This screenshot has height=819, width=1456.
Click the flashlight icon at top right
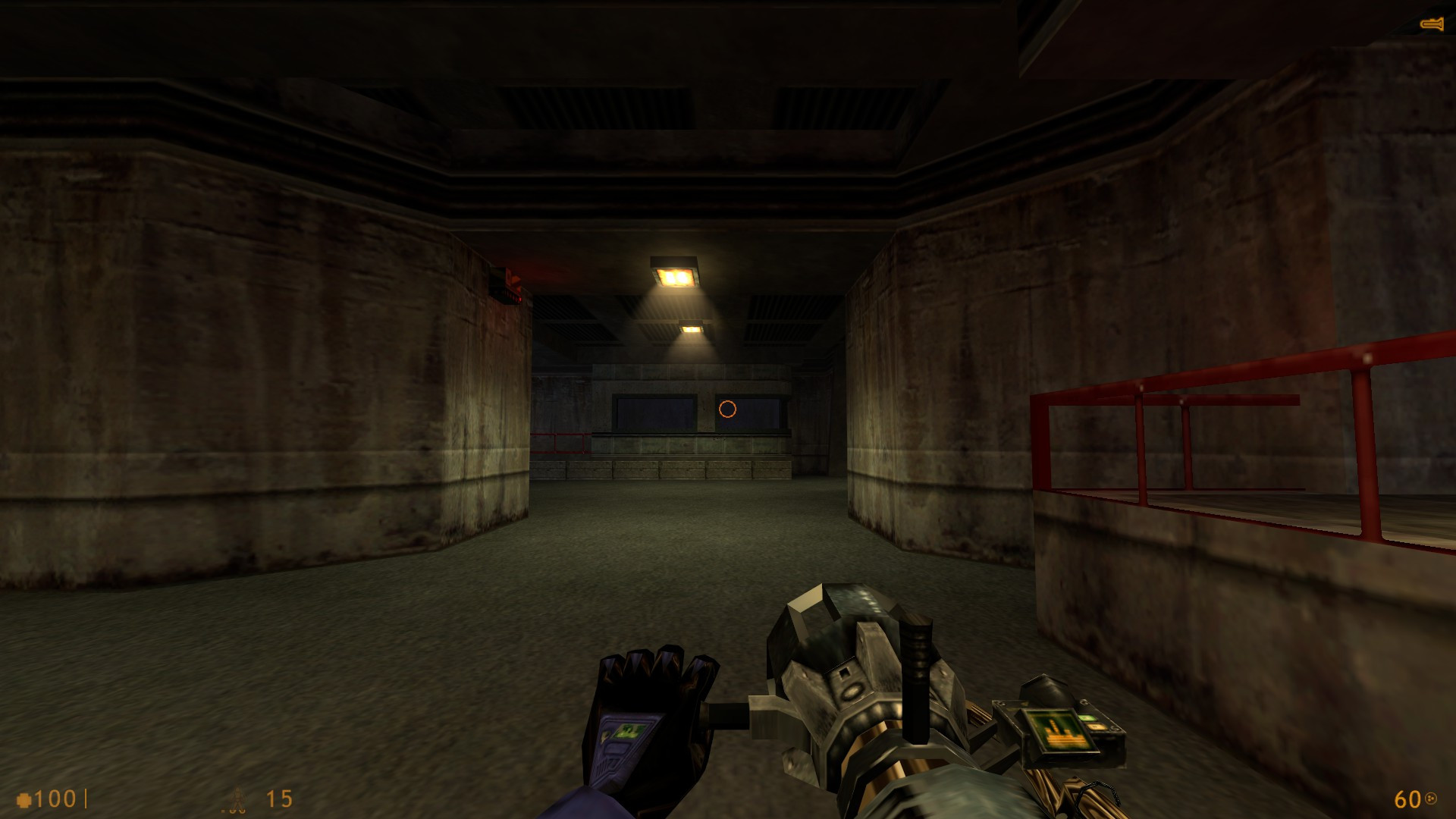pos(1430,24)
